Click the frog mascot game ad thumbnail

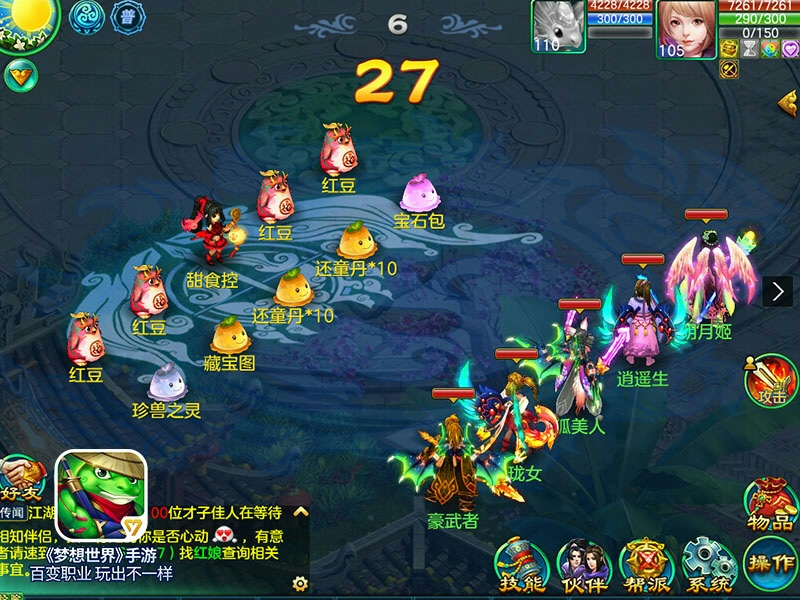pyautogui.click(x=101, y=494)
